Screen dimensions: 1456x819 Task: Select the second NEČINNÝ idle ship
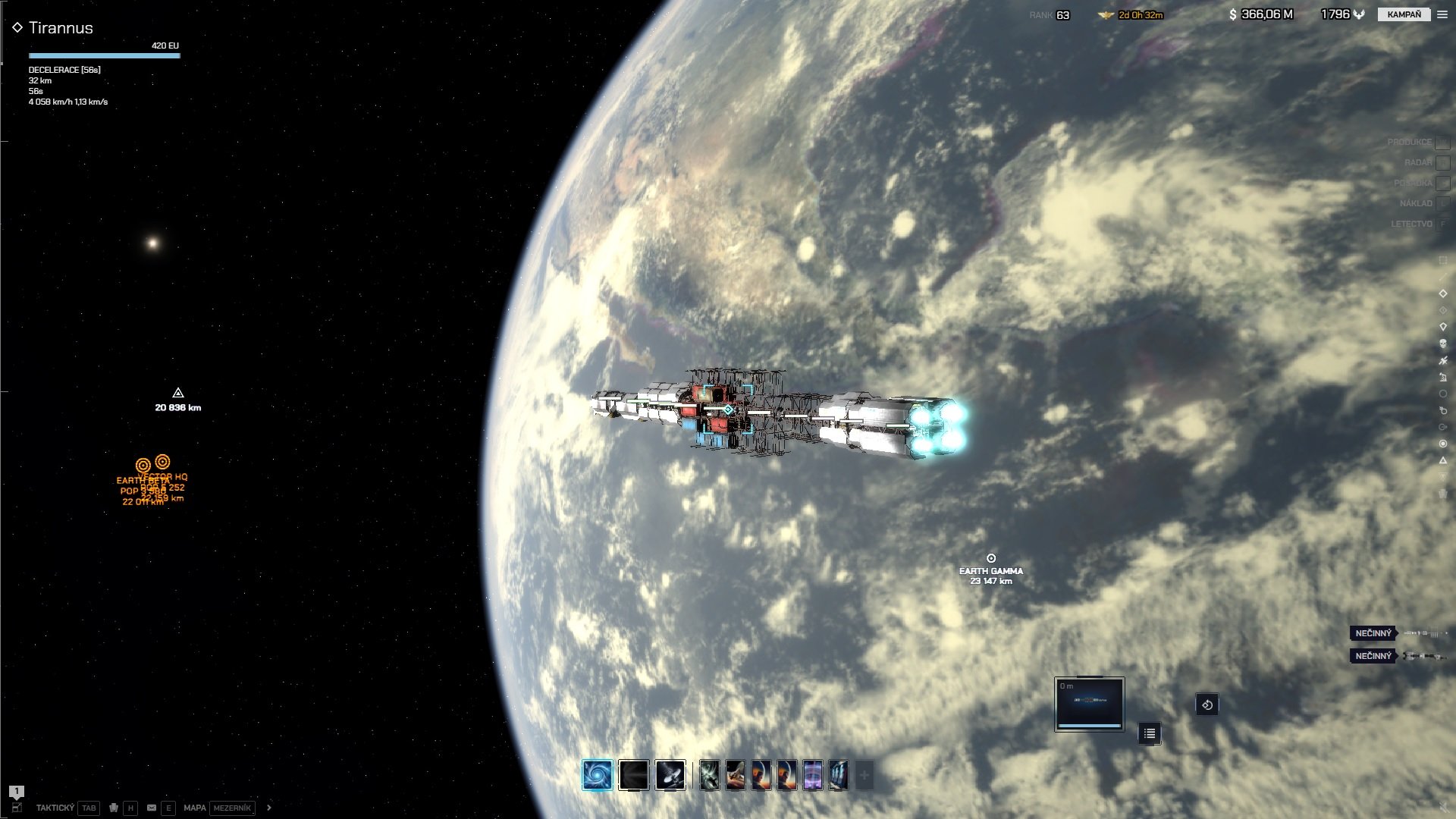coord(1373,656)
